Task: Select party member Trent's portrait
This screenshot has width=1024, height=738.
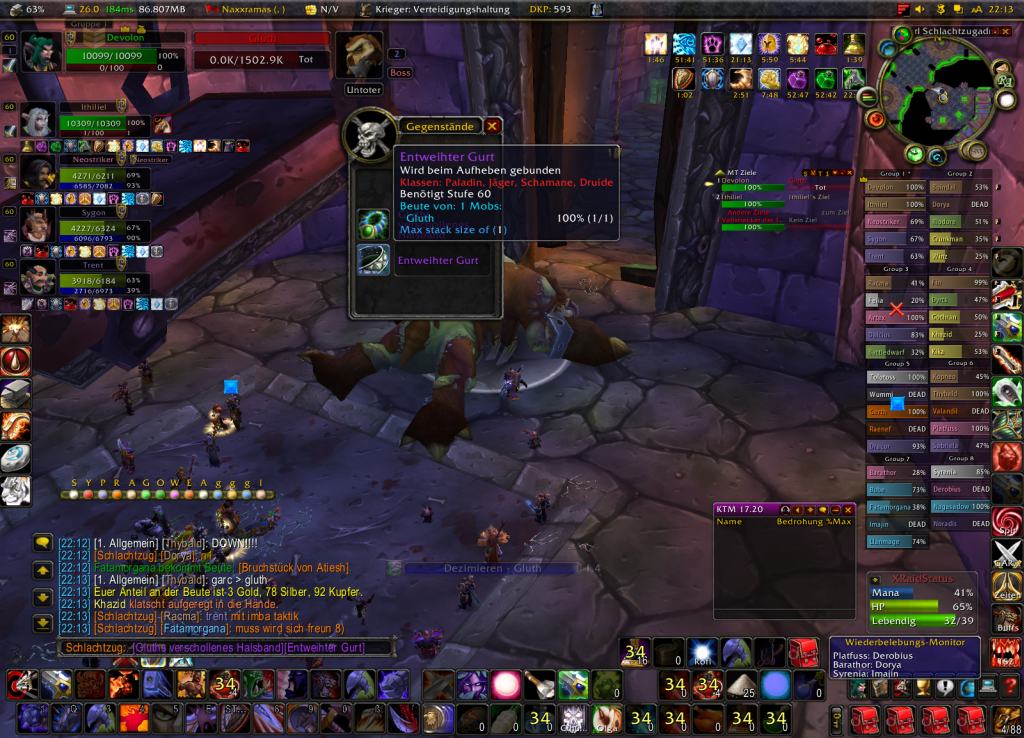Action: pos(38,278)
